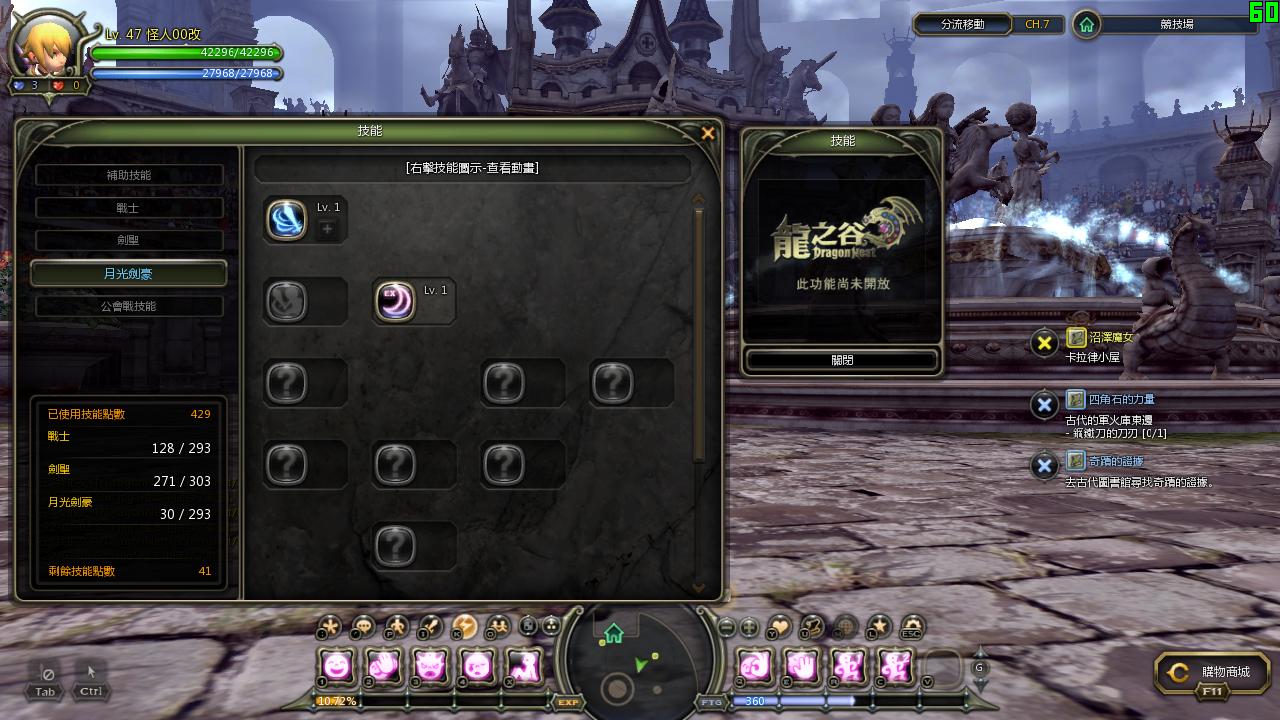Click the 關閉 button in the popup
Screen dimensions: 1280x720
coord(842,360)
